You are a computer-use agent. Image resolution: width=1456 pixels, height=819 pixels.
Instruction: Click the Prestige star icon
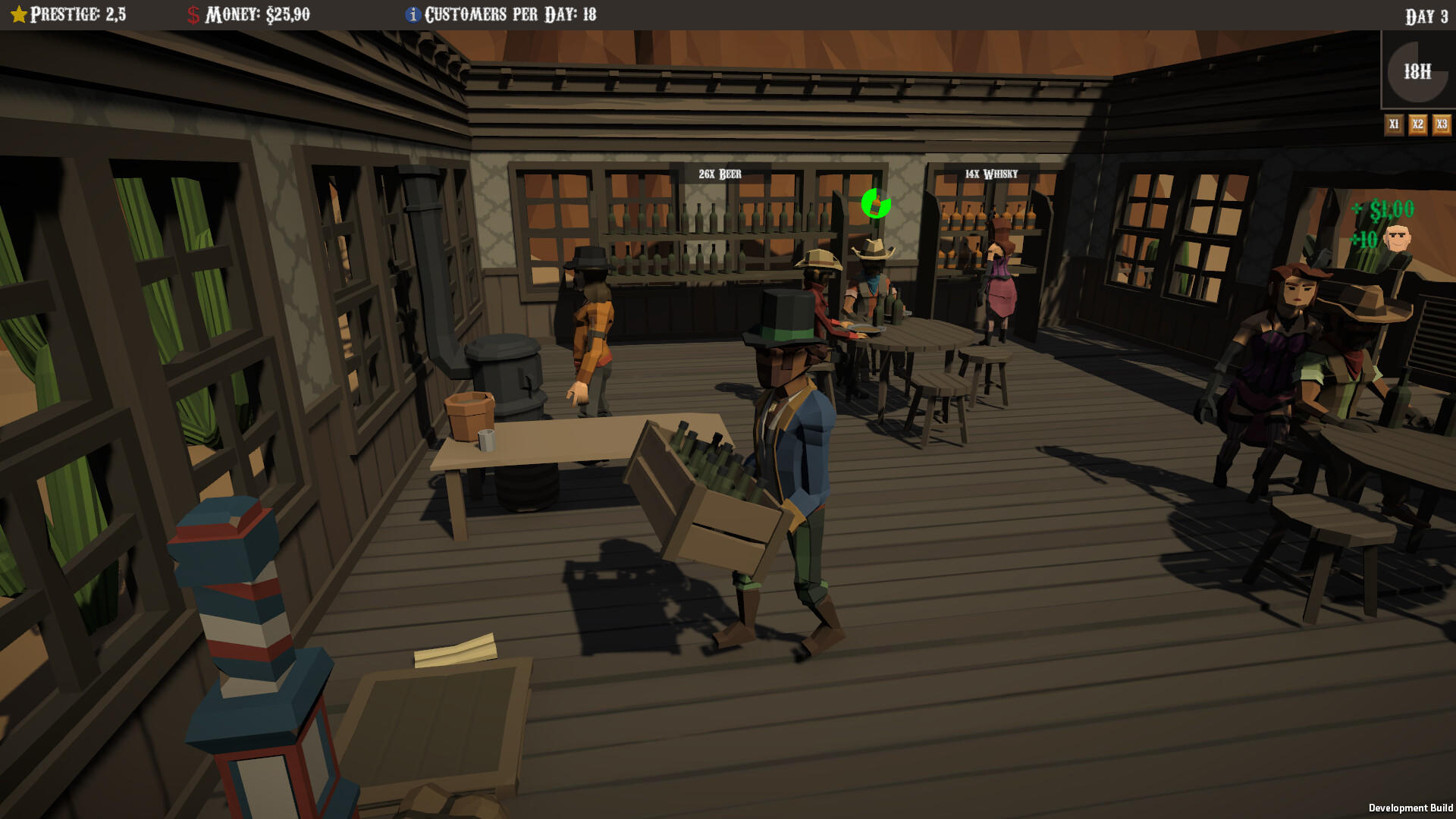pos(20,13)
